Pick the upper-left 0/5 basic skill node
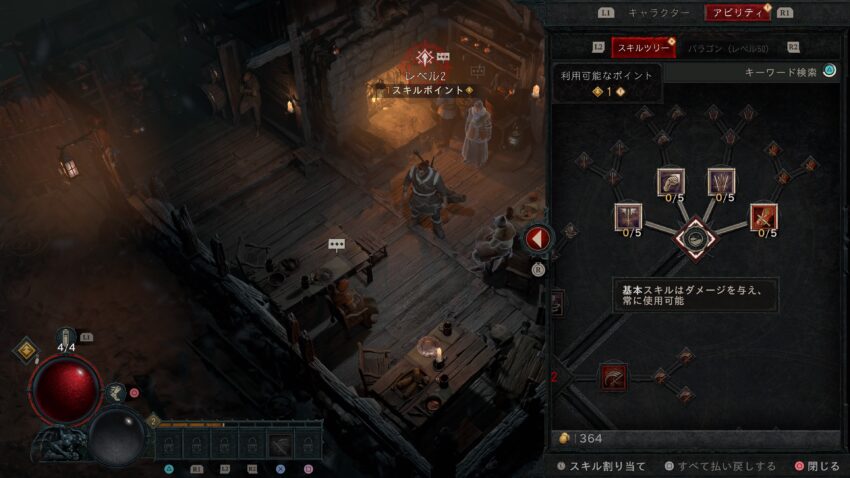The image size is (850, 478). tap(670, 181)
